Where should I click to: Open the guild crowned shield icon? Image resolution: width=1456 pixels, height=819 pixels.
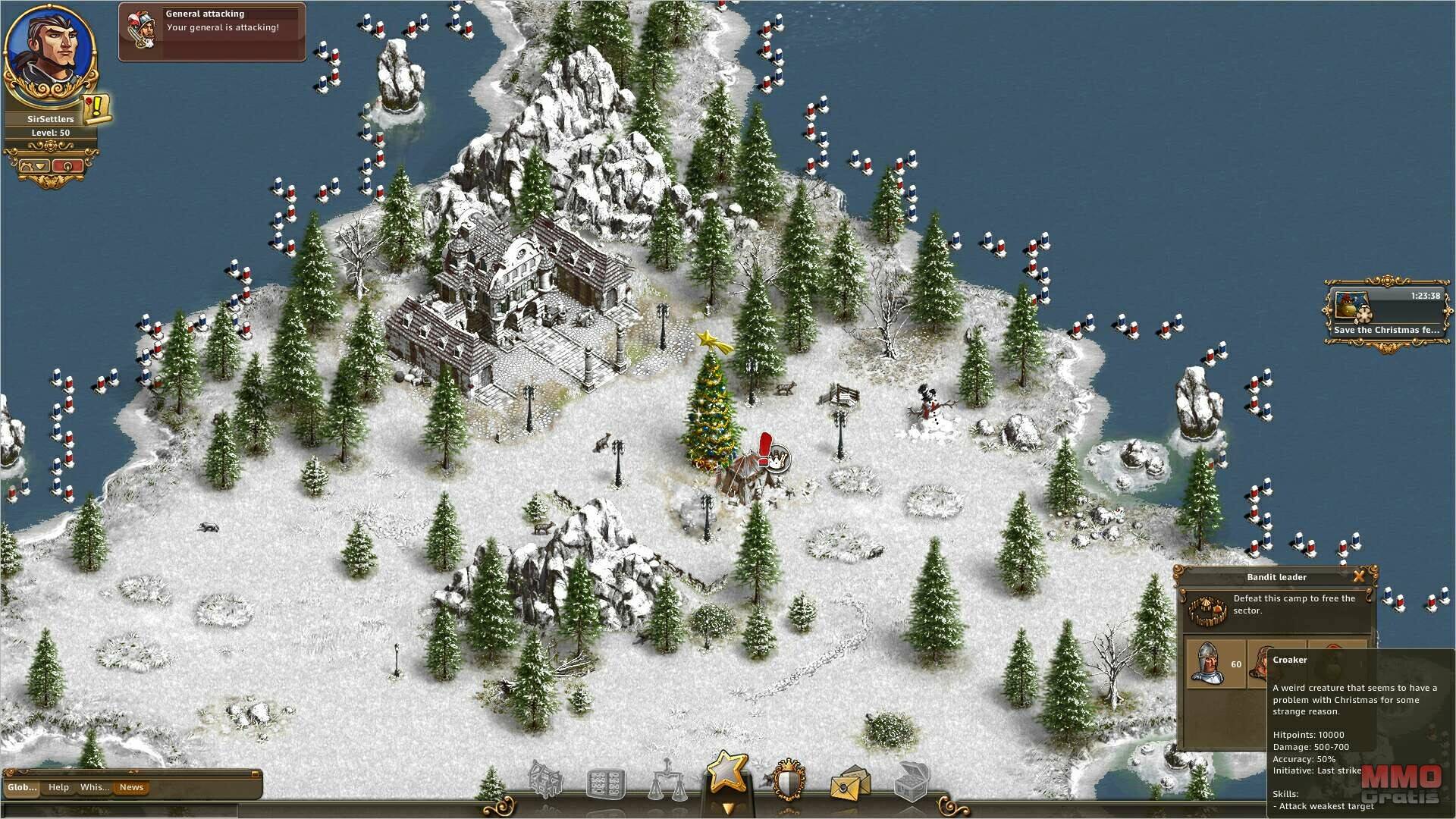point(788,782)
